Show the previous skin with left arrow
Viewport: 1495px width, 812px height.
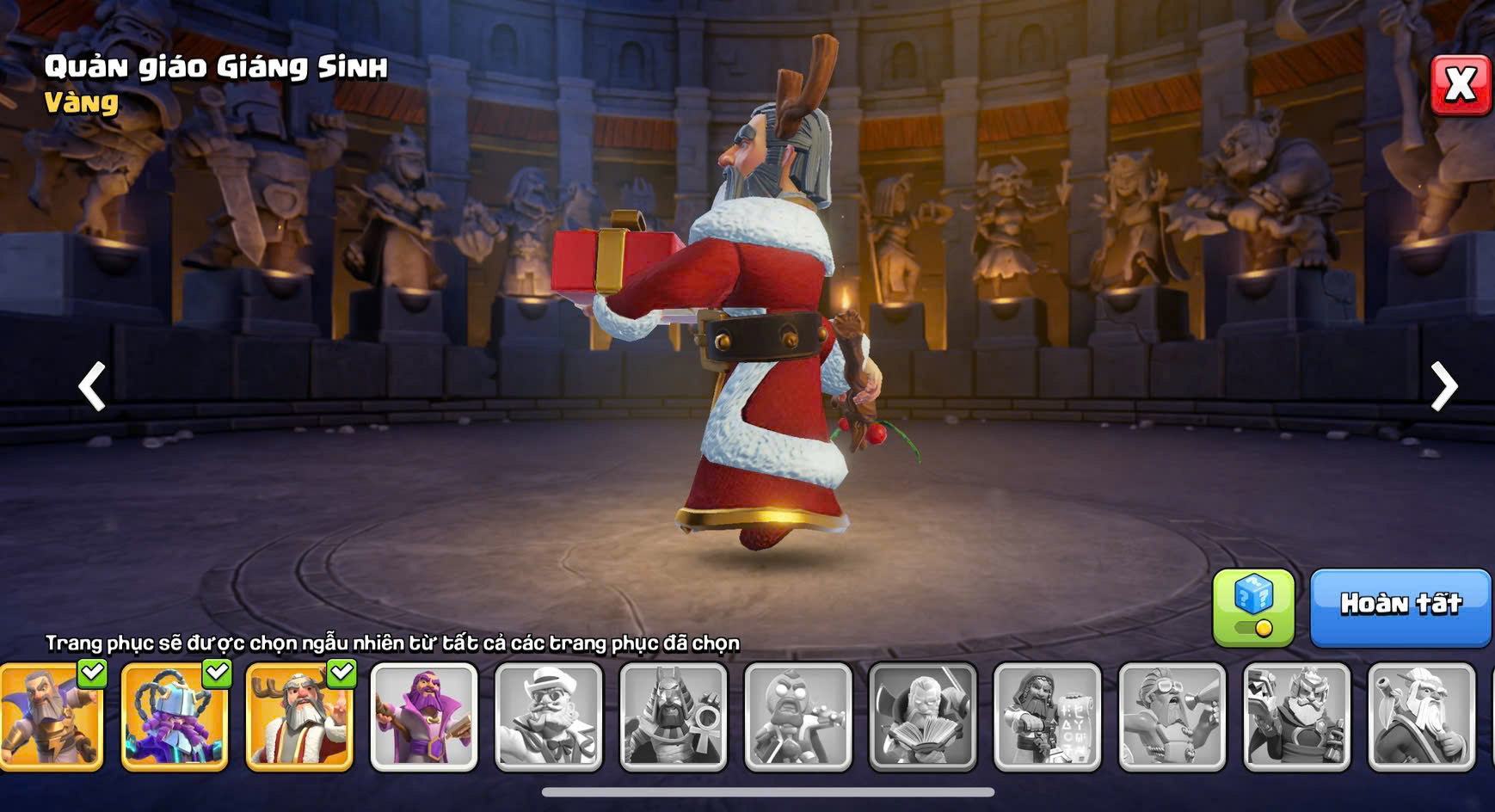(x=92, y=386)
